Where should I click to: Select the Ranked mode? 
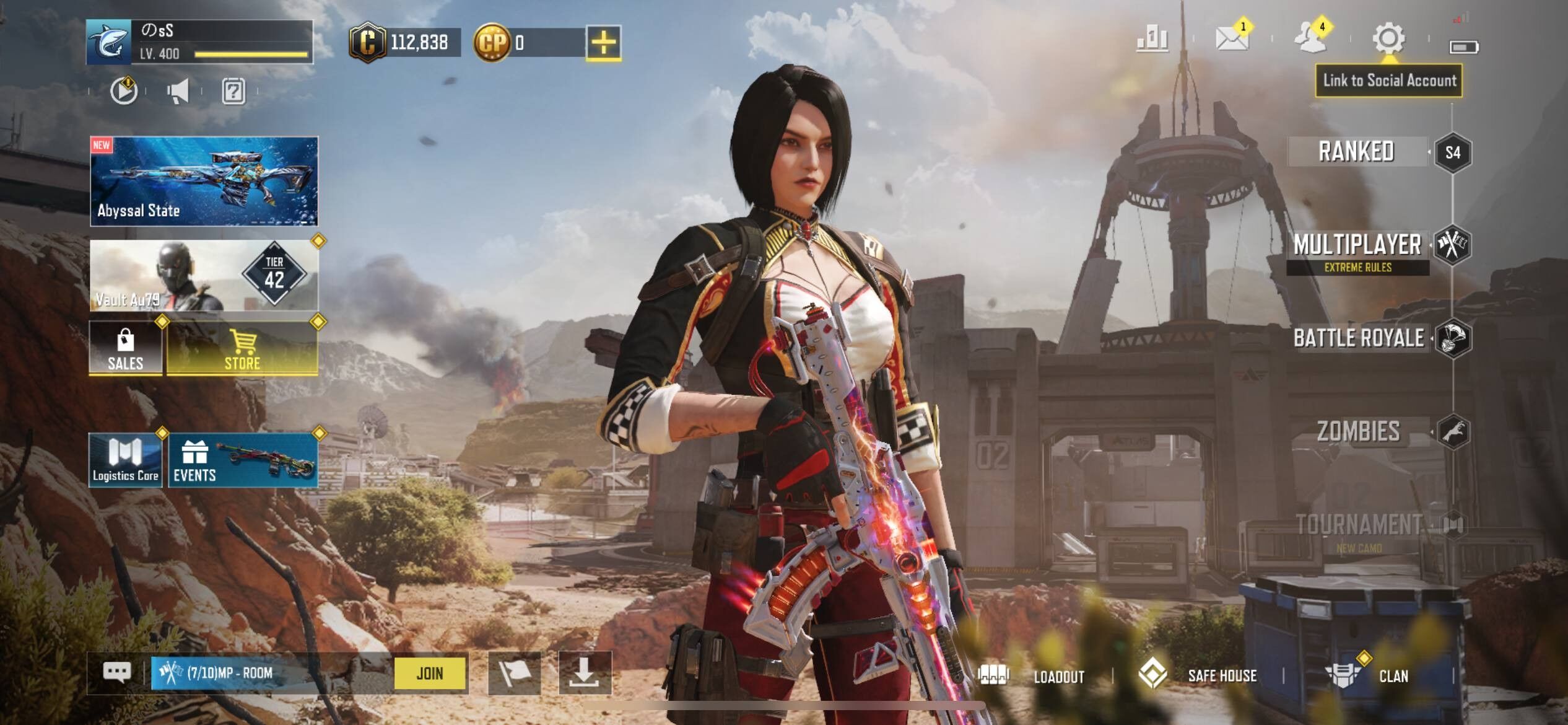1357,152
